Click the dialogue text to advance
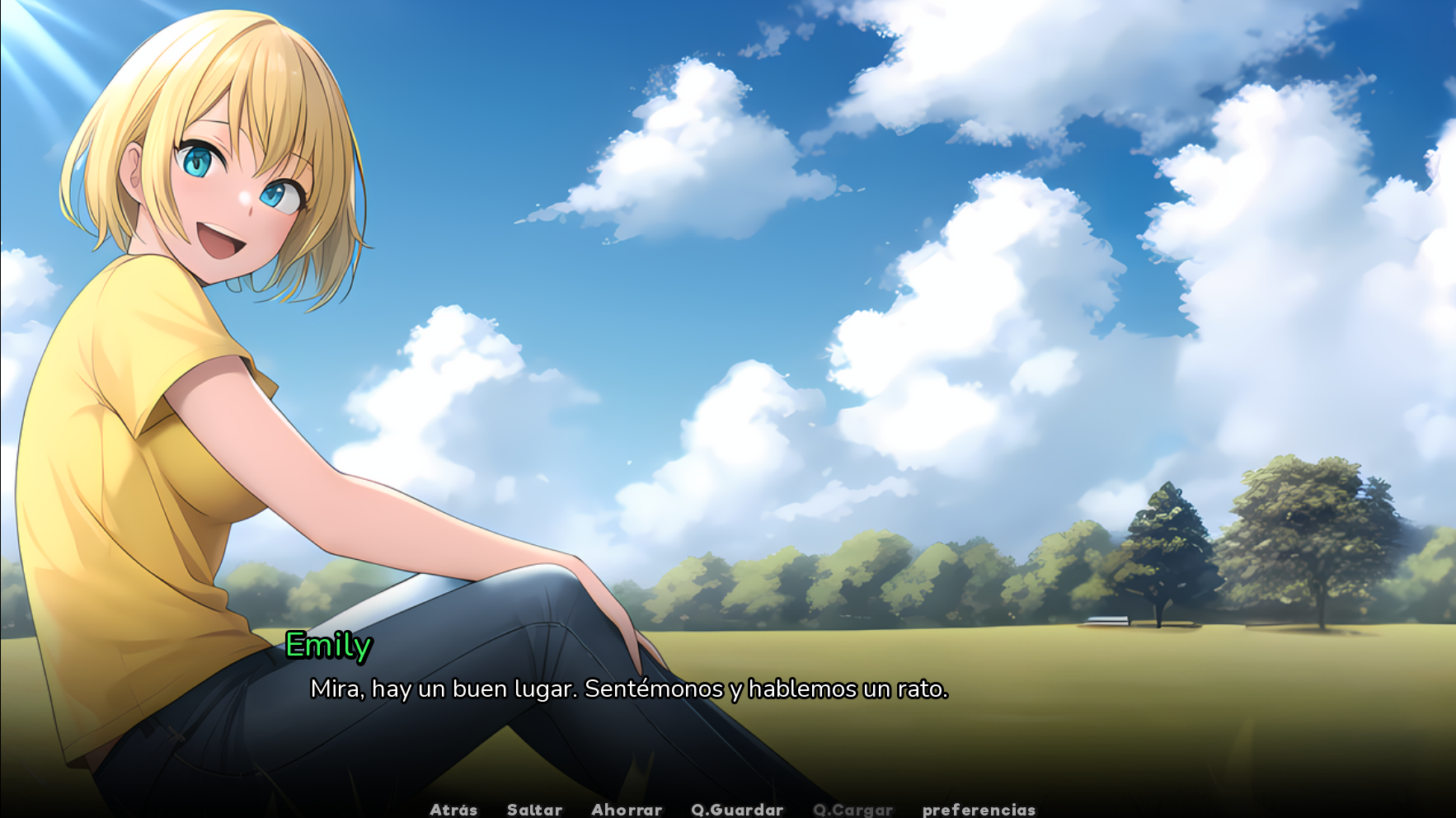Viewport: 1456px width, 818px height. (x=629, y=691)
